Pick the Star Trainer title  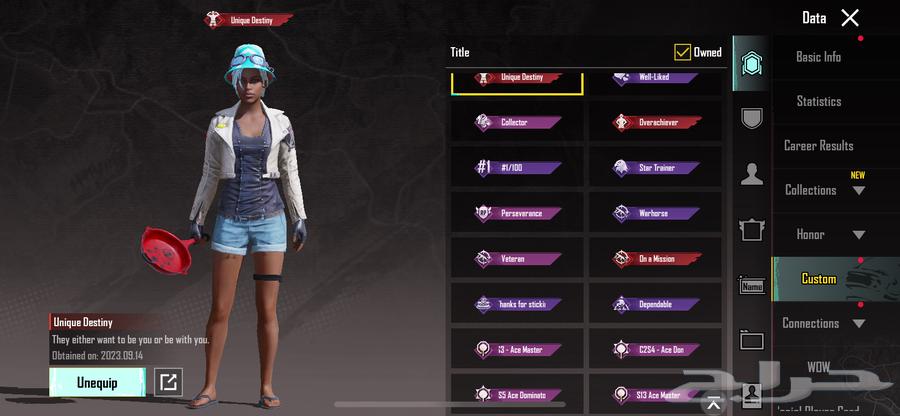click(x=655, y=168)
